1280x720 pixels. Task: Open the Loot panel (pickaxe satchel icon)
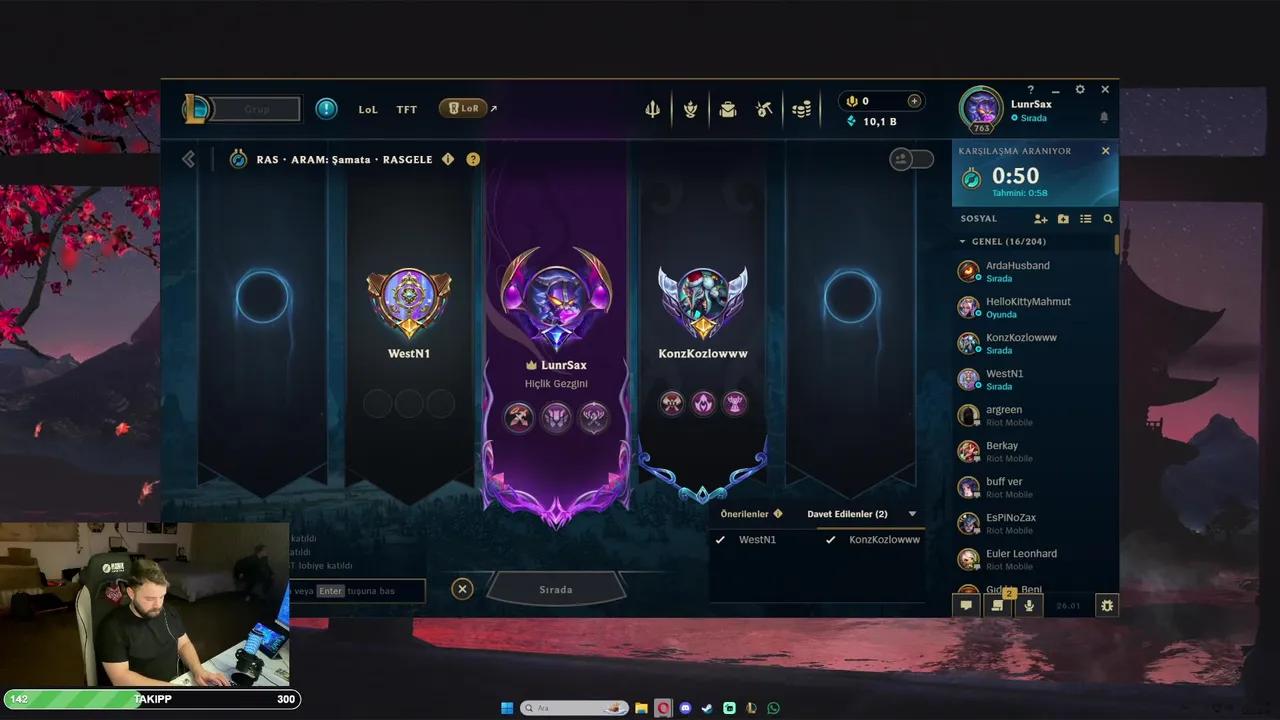(763, 109)
